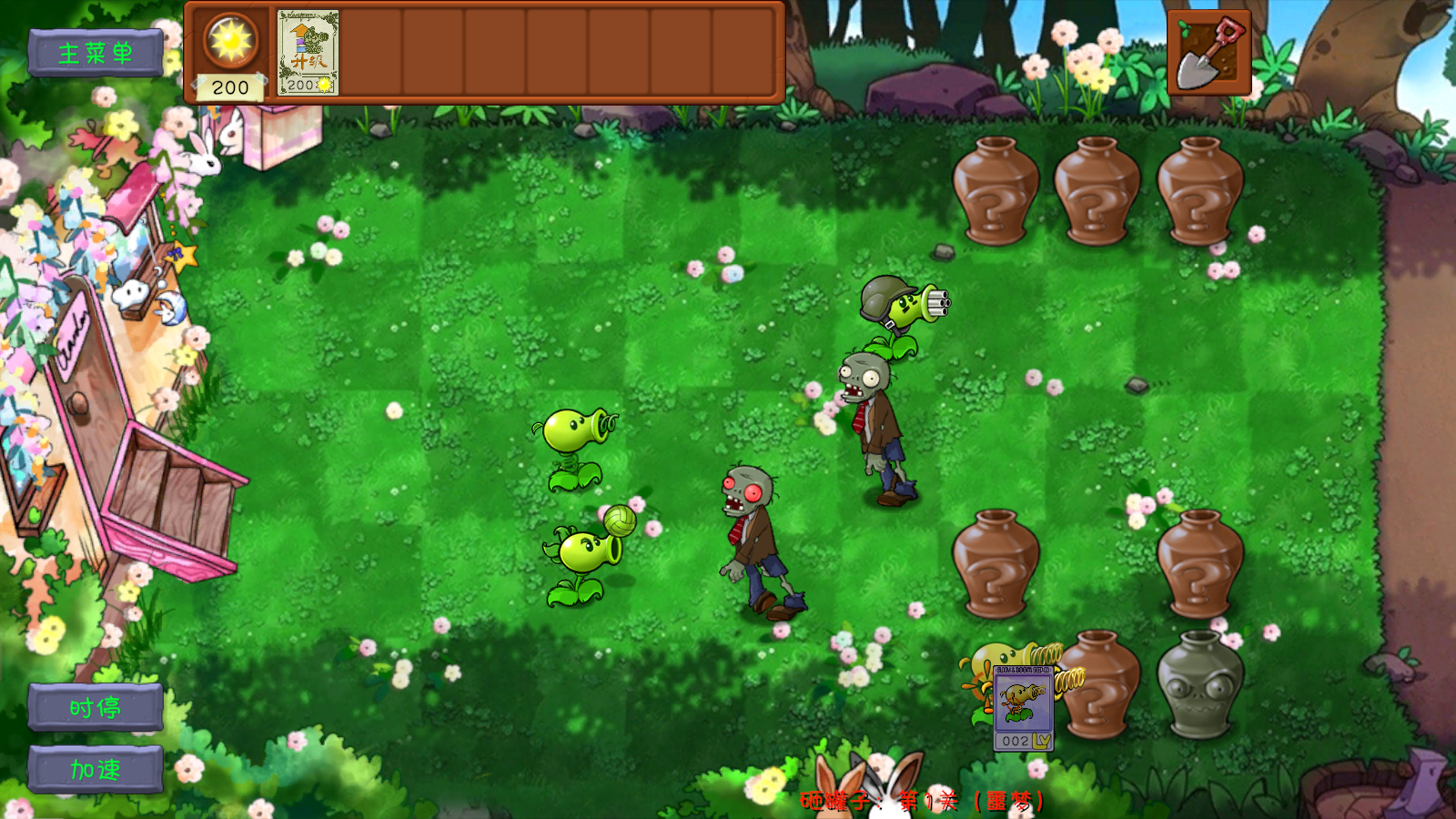This screenshot has width=1456, height=819.
Task: Click the sun counter showing 200
Action: tap(230, 87)
